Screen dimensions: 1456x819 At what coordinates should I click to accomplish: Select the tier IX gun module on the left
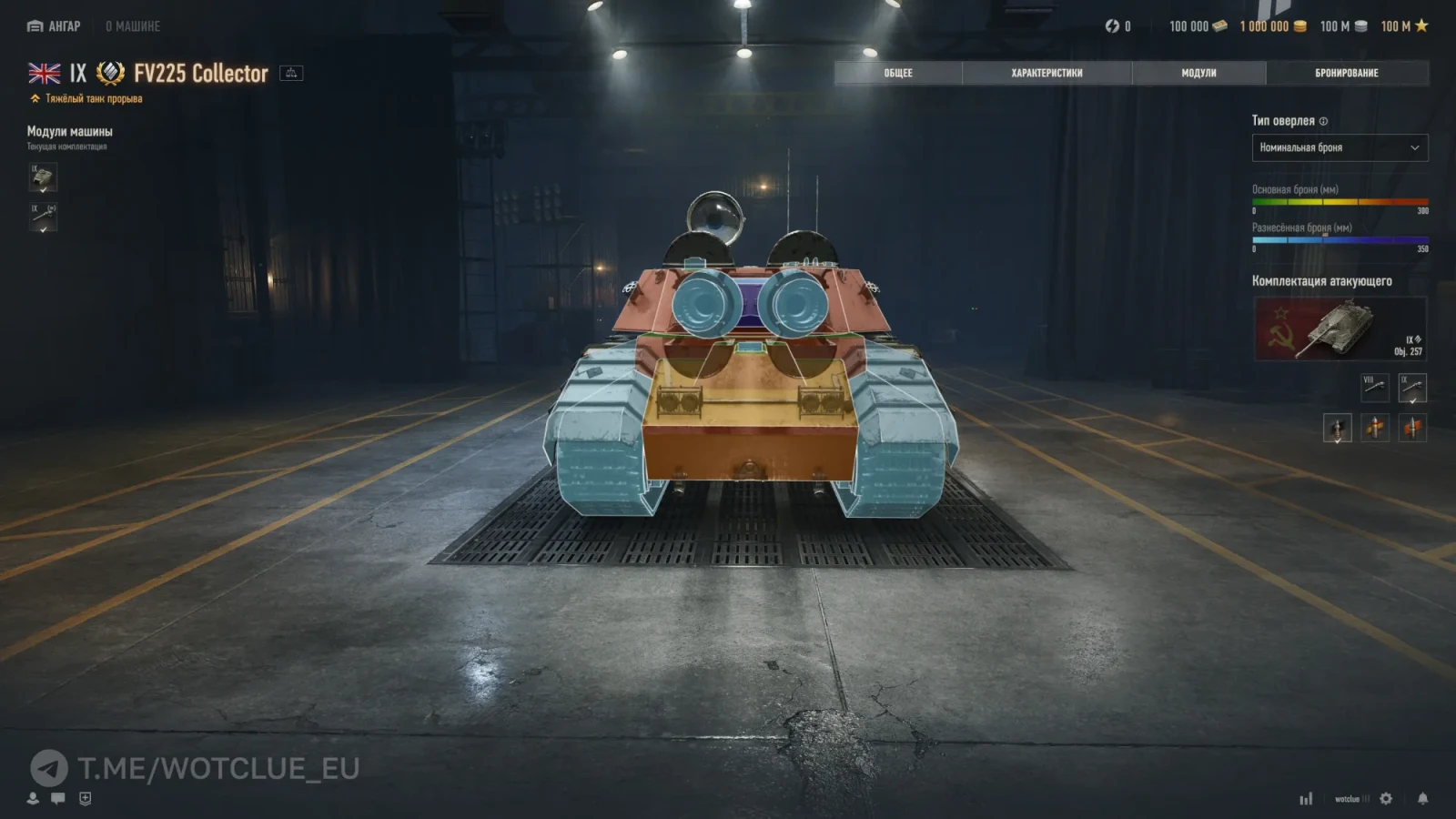point(43,217)
